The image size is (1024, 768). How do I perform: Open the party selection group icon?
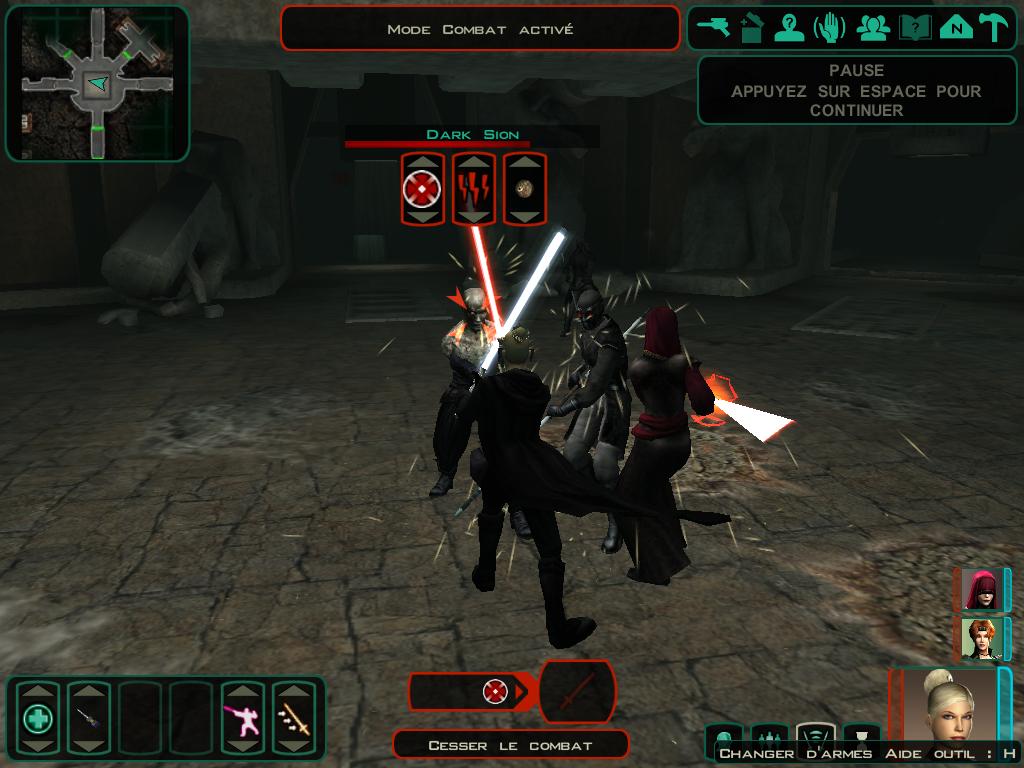(x=873, y=28)
